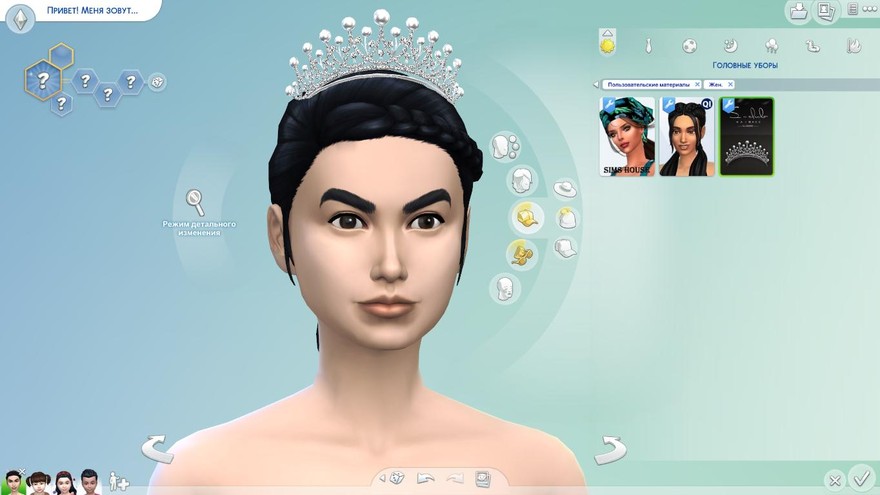Remove the "Пользовательские материалы" filter tag
880x495 pixels.
697,85
